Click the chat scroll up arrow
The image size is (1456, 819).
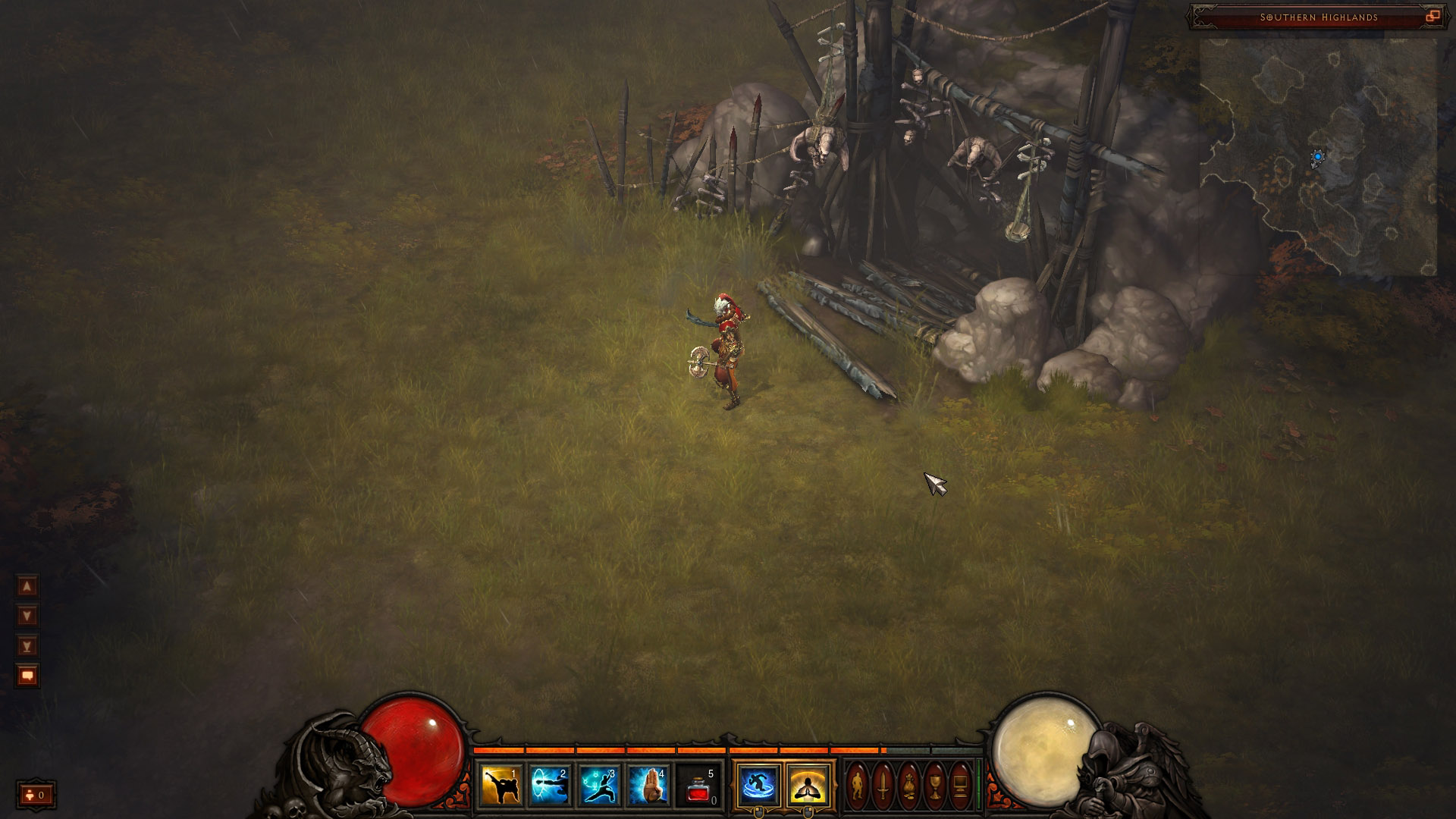coord(27,586)
